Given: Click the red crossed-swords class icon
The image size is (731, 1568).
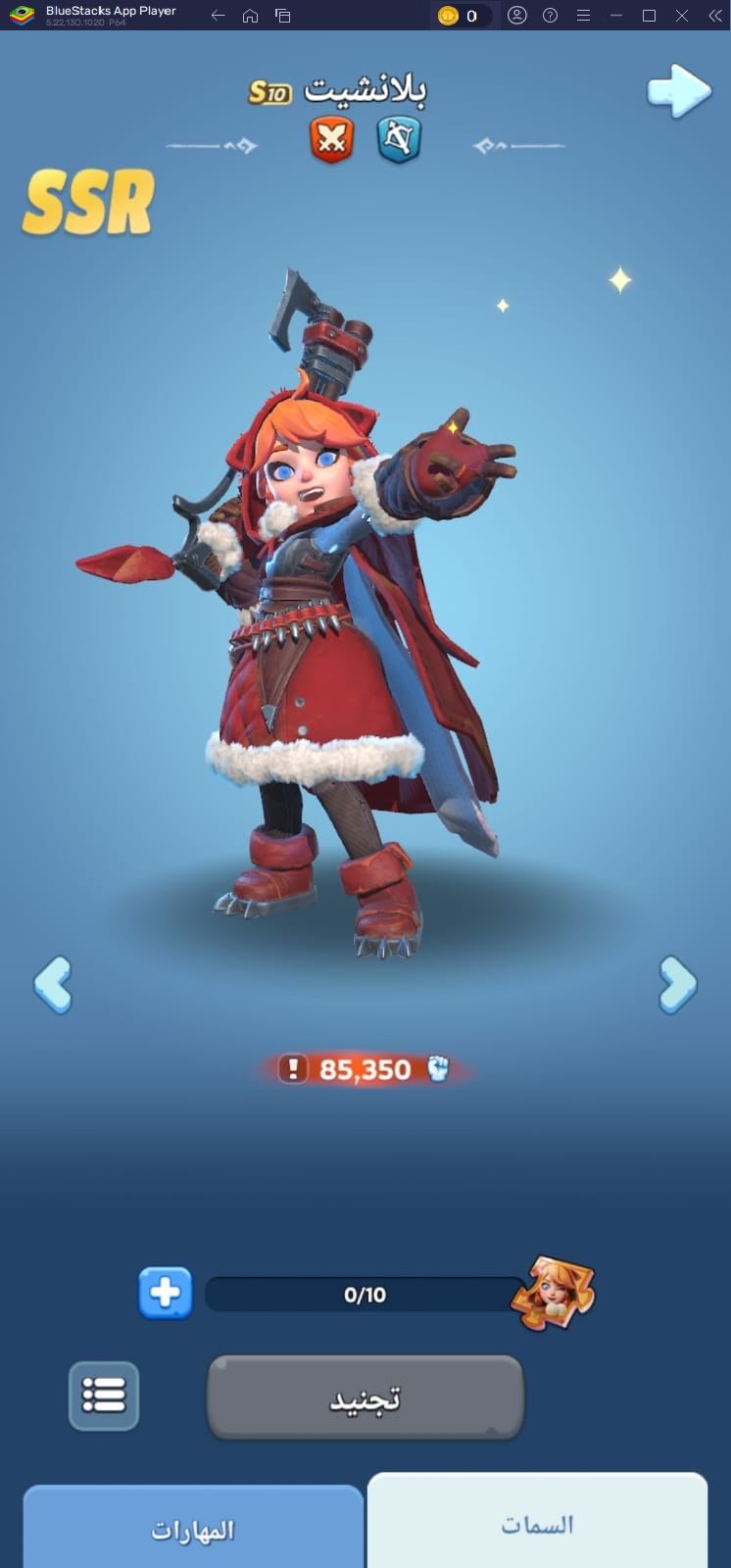Looking at the screenshot, I should 332,140.
